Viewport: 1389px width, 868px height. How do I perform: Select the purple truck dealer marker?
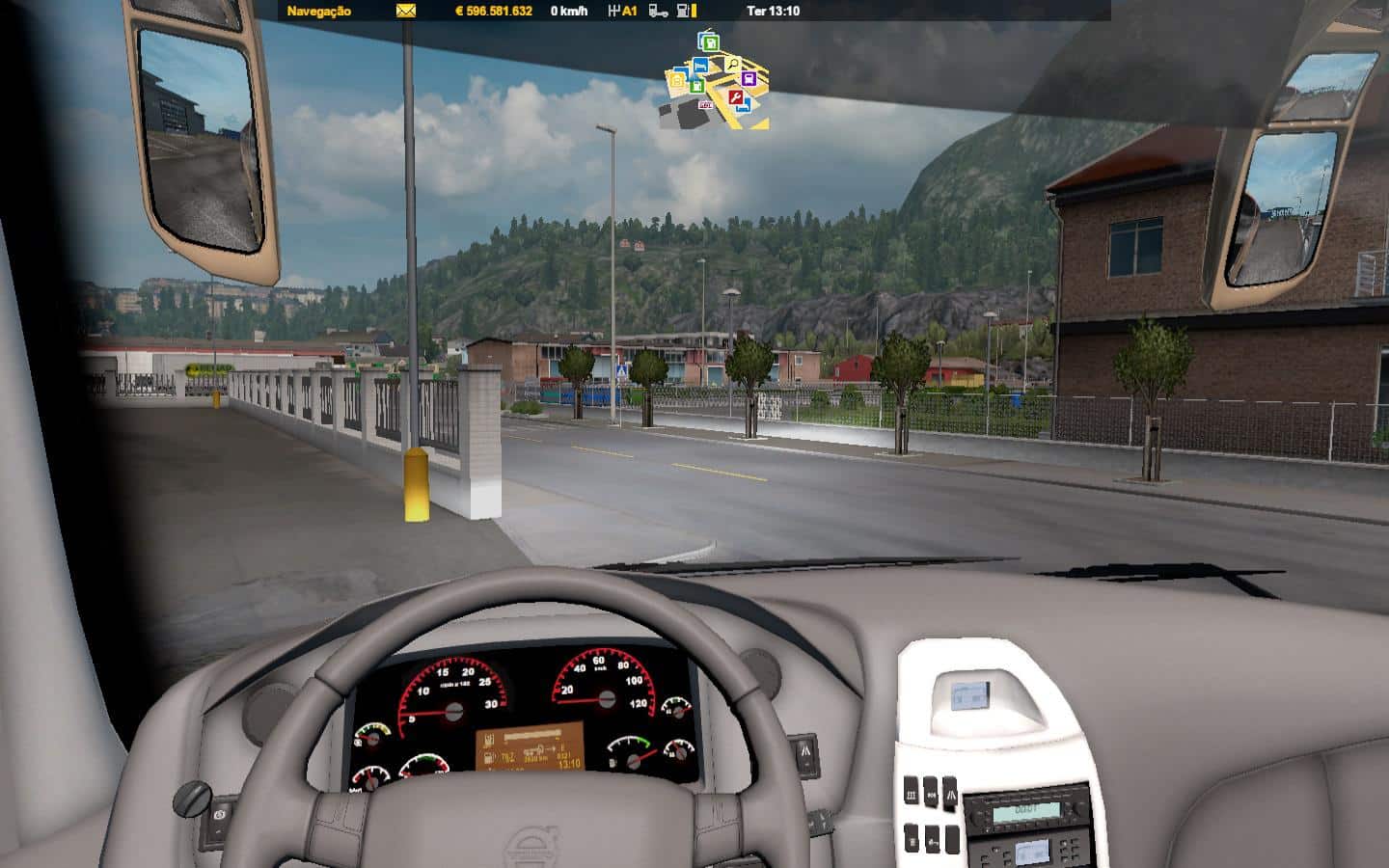click(x=748, y=79)
